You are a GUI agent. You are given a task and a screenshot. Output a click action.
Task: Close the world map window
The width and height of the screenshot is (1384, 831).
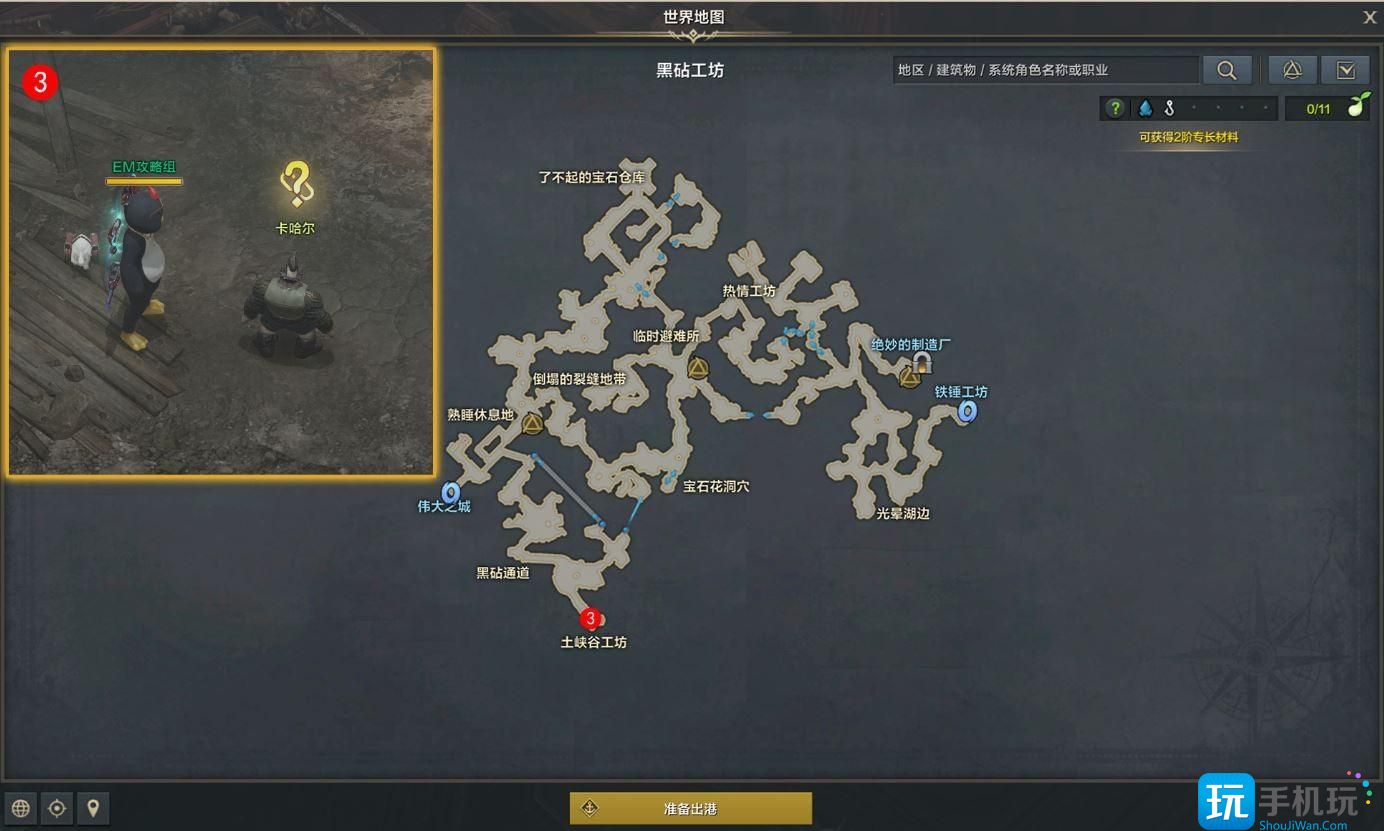[x=1369, y=17]
